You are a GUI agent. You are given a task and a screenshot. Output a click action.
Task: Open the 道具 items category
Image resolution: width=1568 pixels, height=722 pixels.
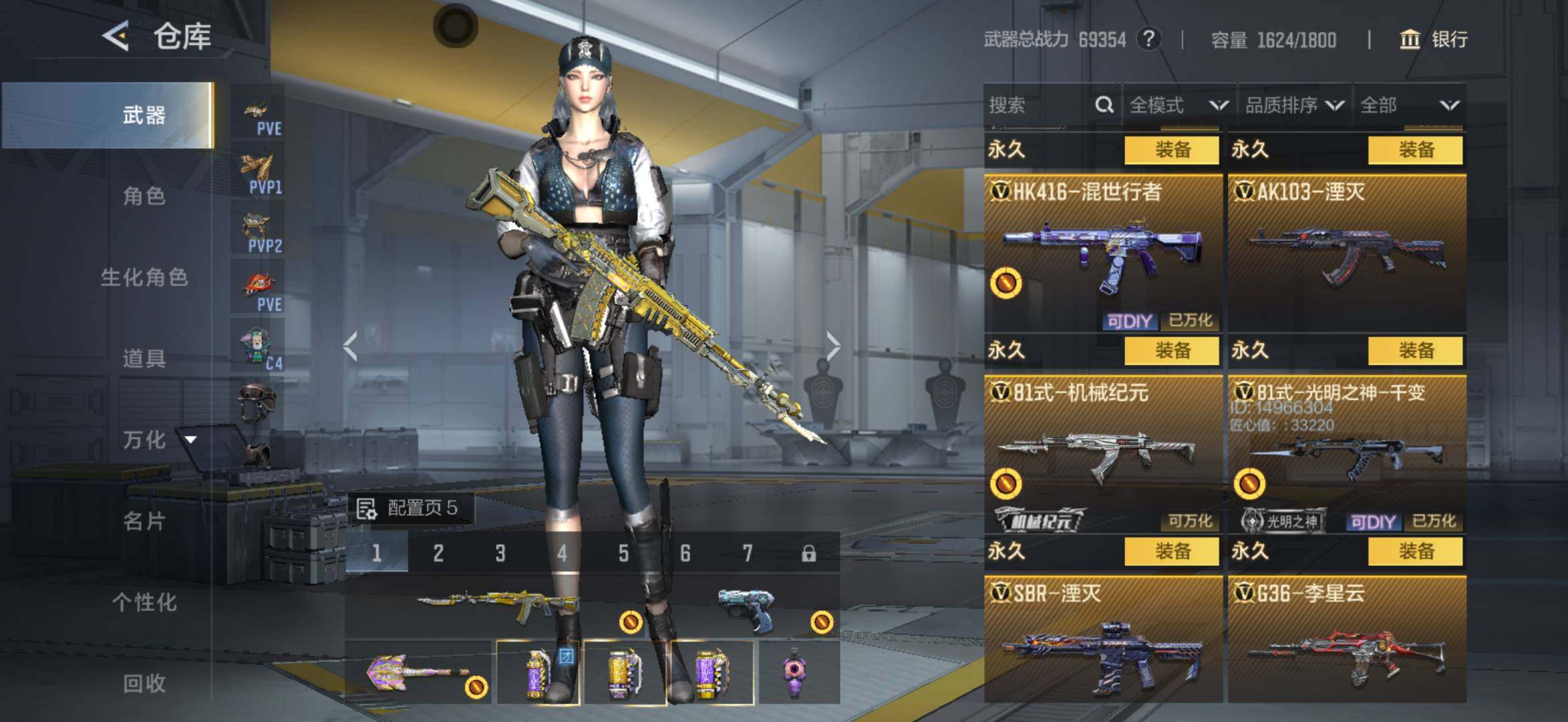[143, 358]
